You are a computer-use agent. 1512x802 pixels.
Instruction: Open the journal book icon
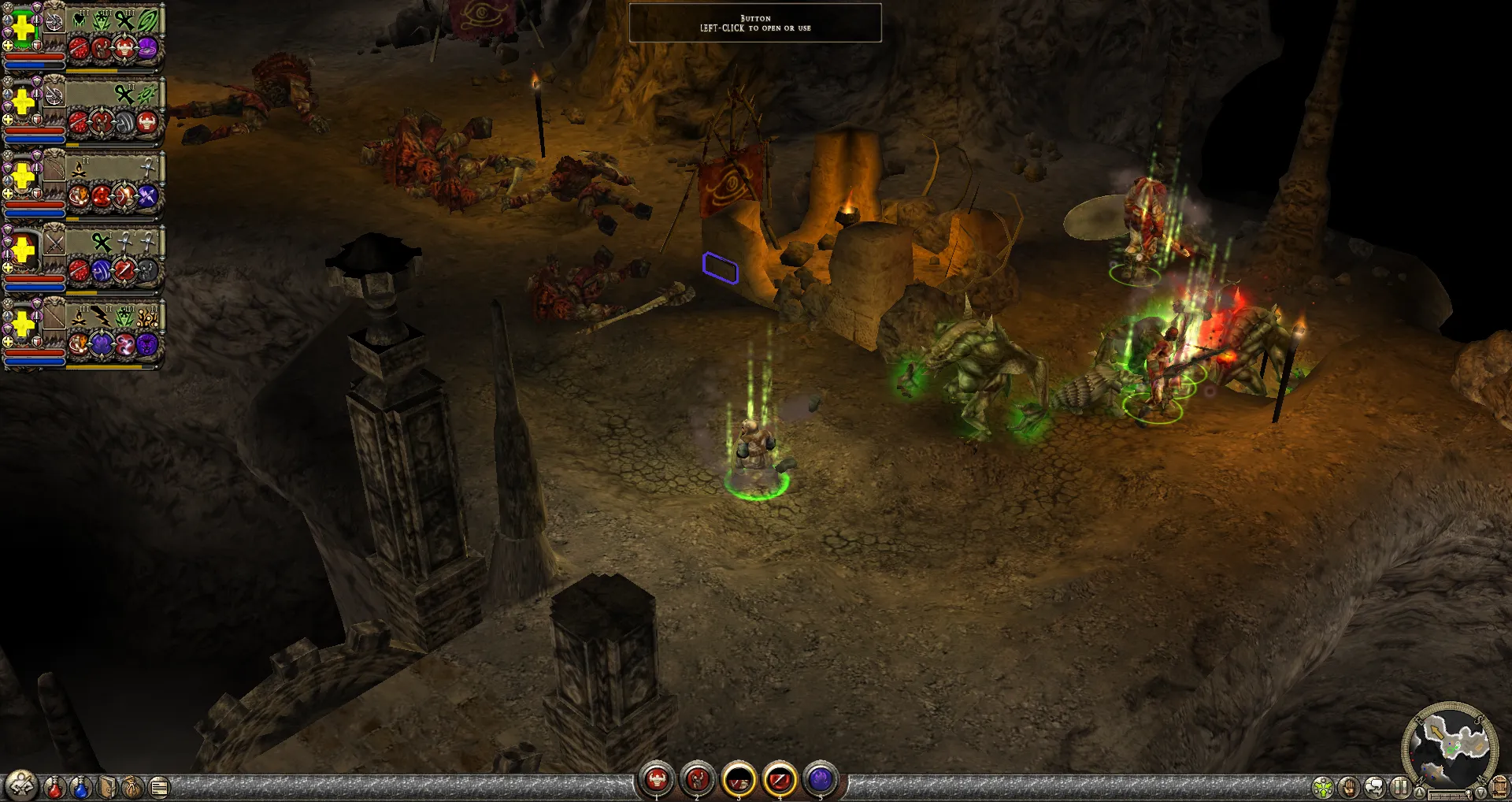(x=108, y=787)
